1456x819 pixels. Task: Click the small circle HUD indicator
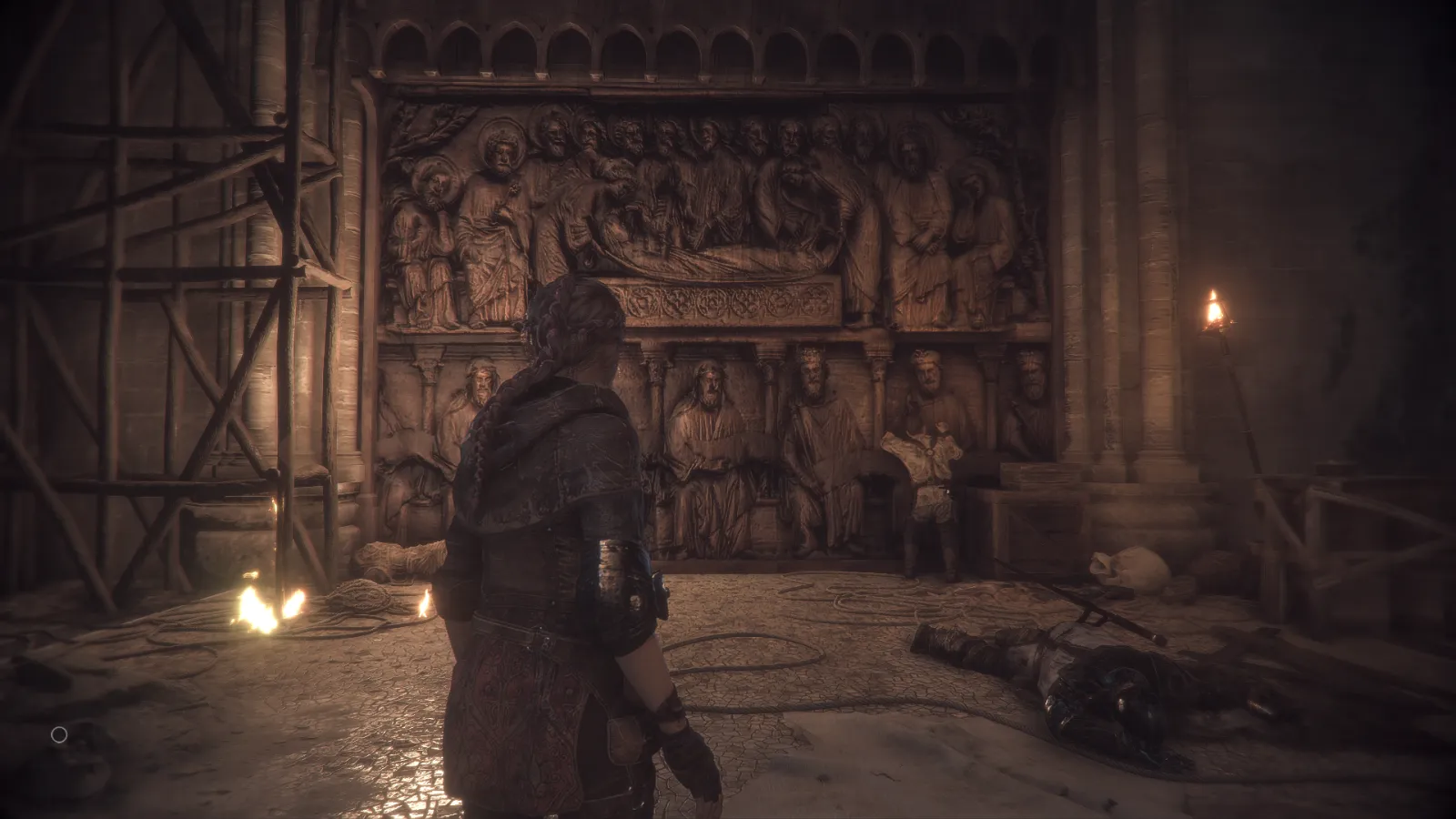(59, 734)
